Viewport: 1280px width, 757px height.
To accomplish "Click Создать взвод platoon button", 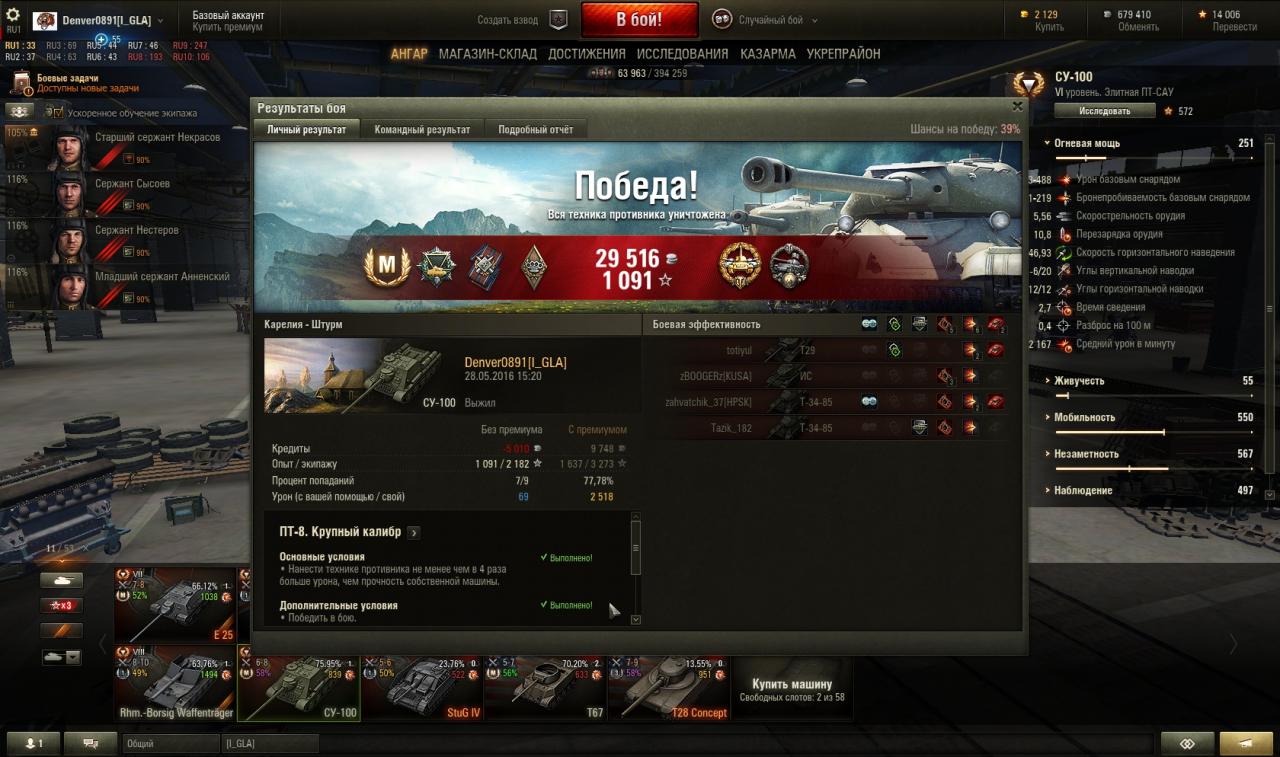I will point(522,20).
